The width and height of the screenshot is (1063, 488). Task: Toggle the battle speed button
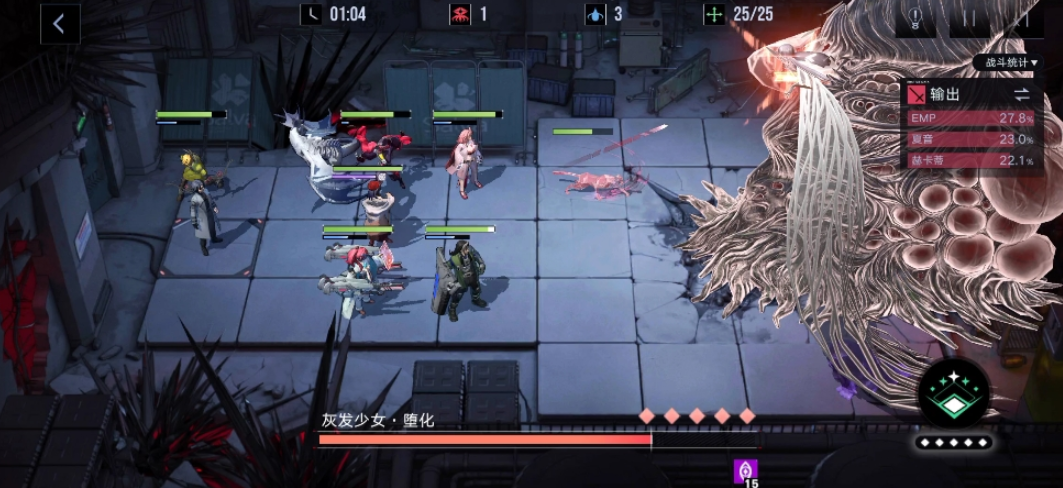pos(1024,20)
